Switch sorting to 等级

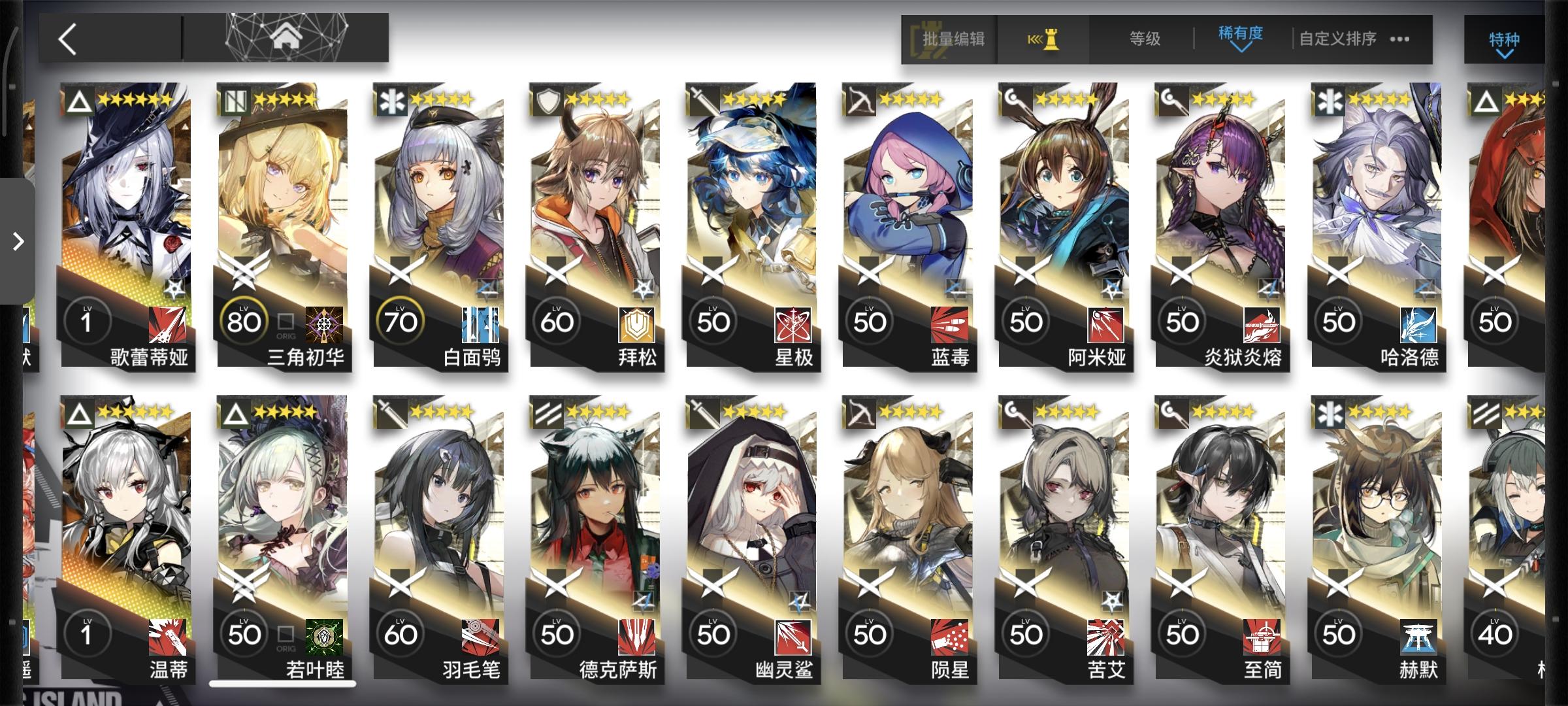pos(1143,39)
